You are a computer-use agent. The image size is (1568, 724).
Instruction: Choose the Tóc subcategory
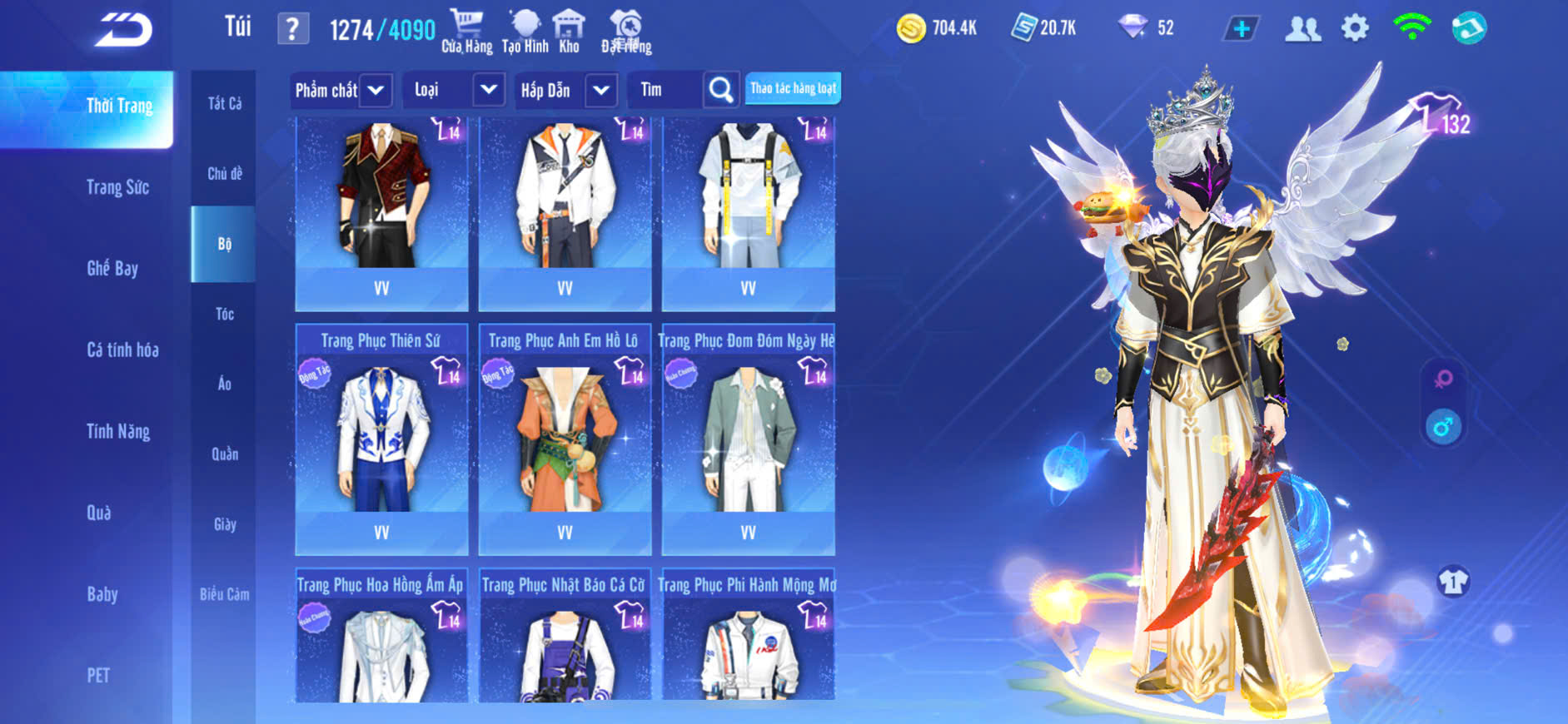click(224, 314)
